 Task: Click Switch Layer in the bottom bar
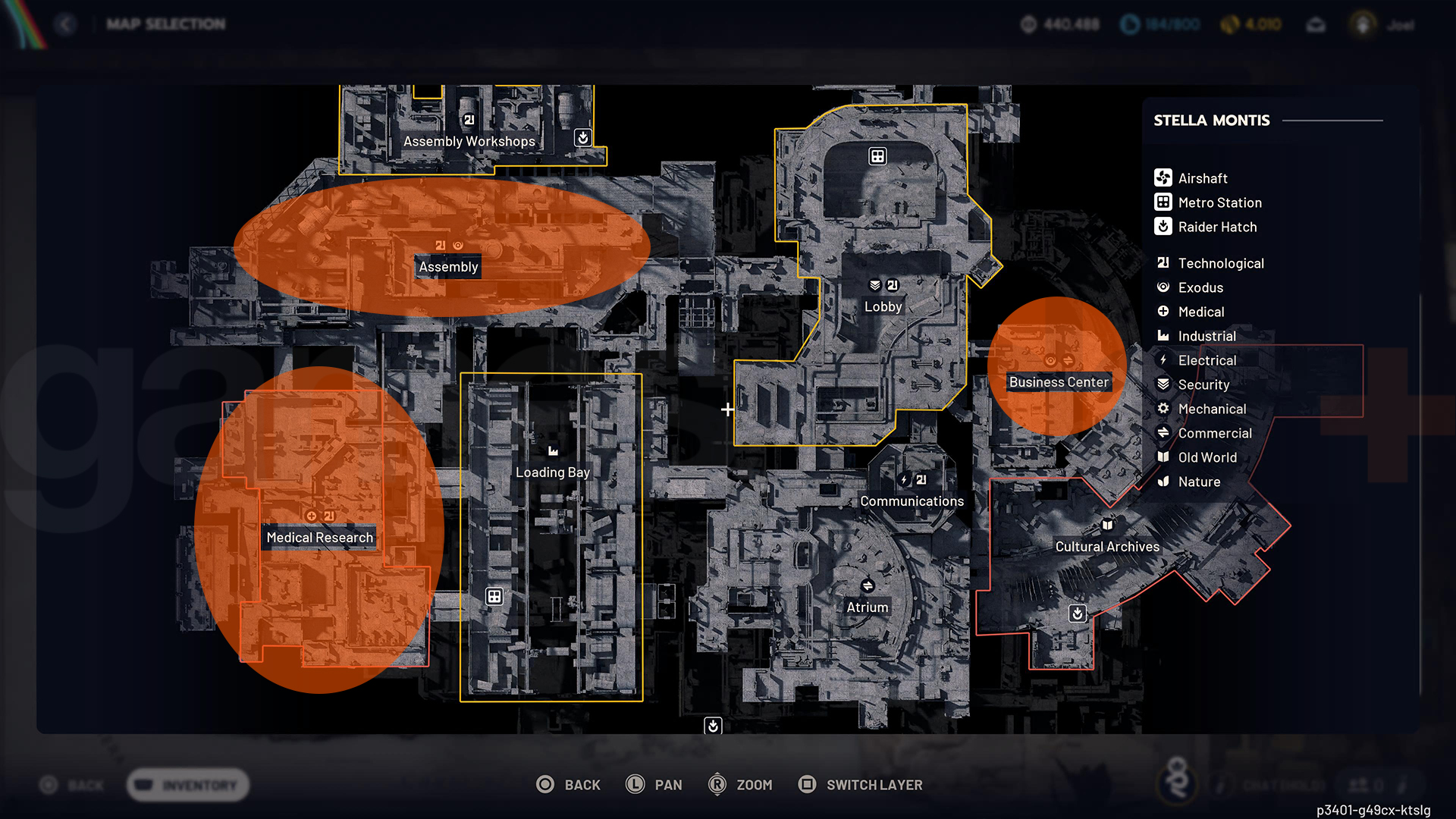tap(859, 785)
